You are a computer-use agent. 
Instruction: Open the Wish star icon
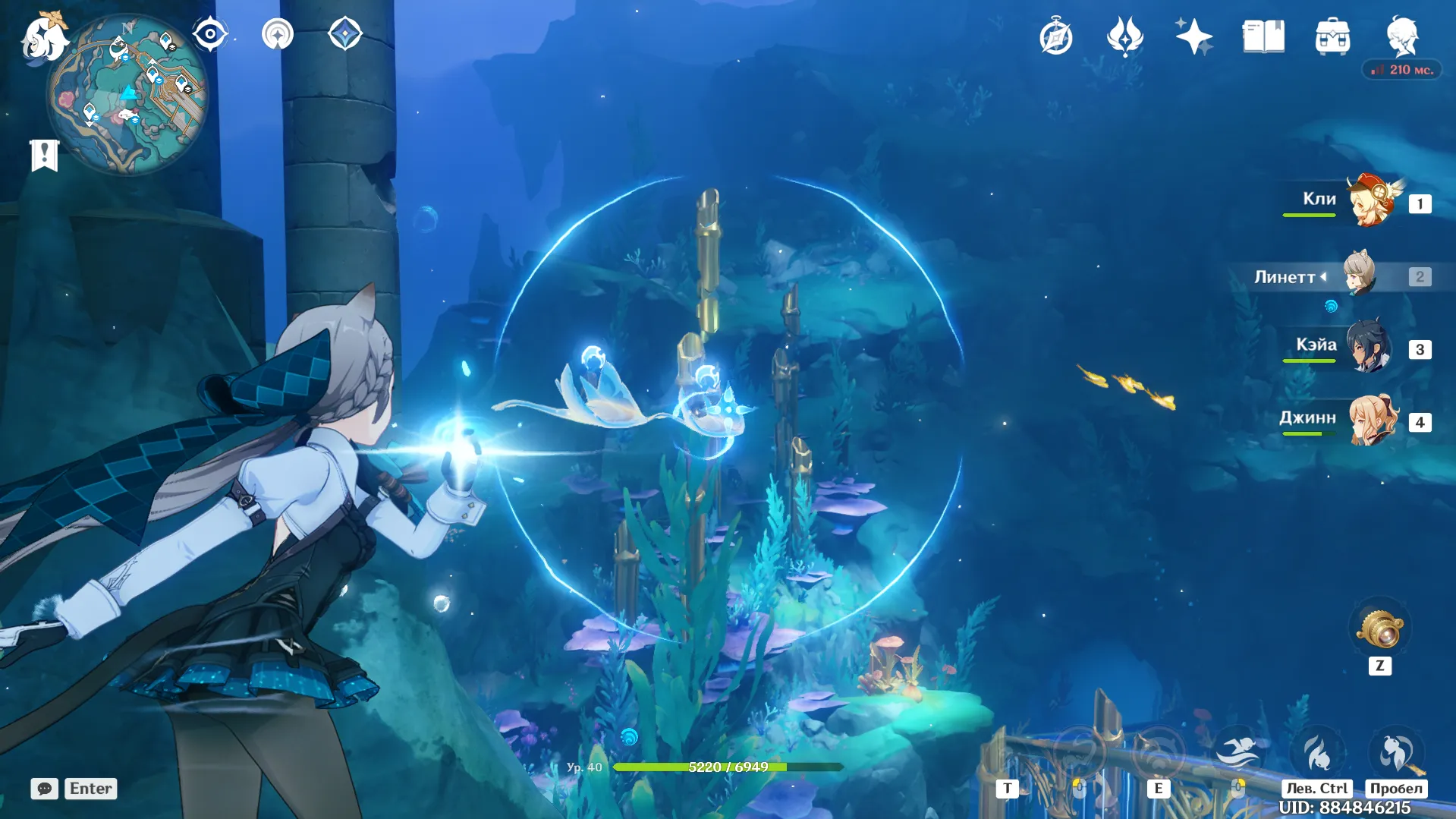[1193, 36]
